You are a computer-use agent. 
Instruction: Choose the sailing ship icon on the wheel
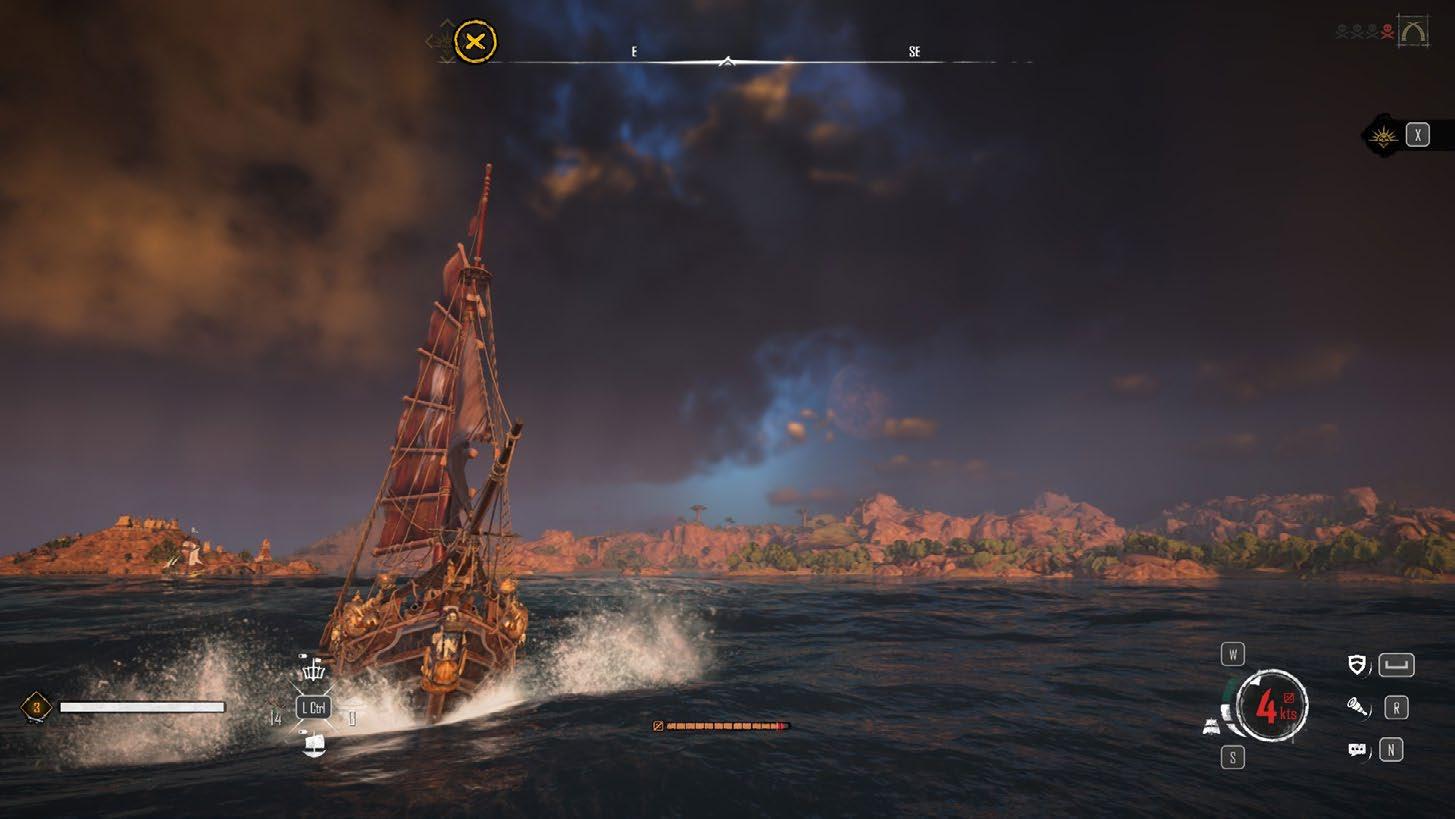coord(314,745)
